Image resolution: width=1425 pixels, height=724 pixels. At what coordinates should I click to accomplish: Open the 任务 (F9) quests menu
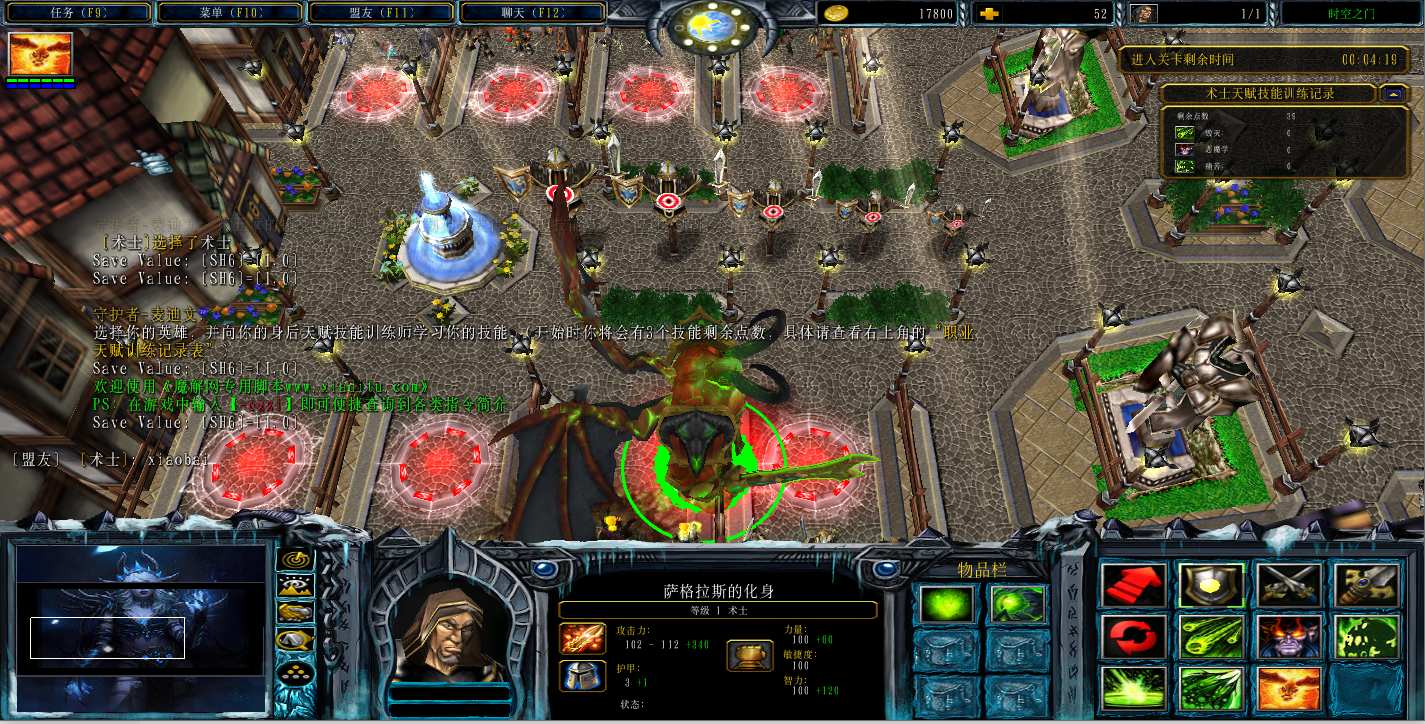click(76, 13)
